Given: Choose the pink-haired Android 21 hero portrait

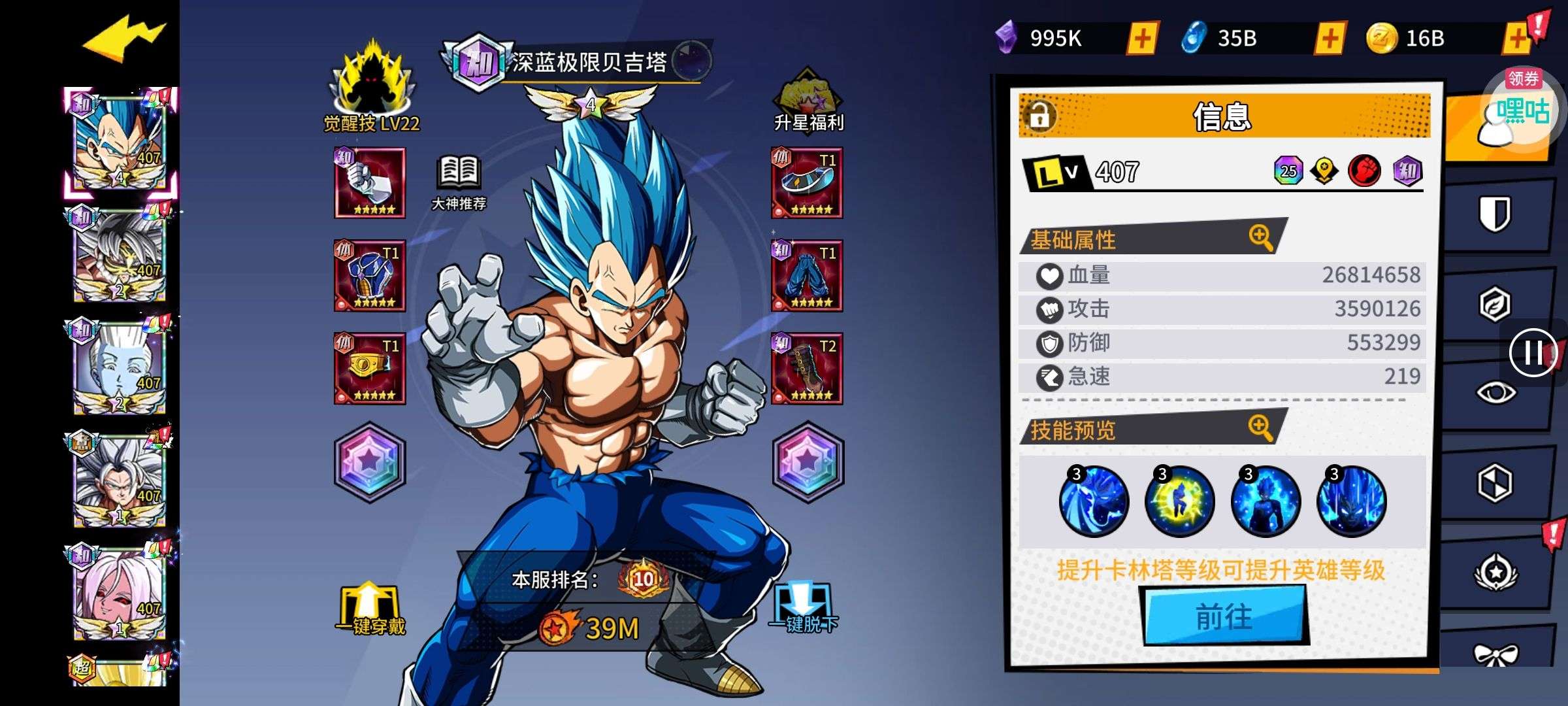Looking at the screenshot, I should pyautogui.click(x=120, y=593).
